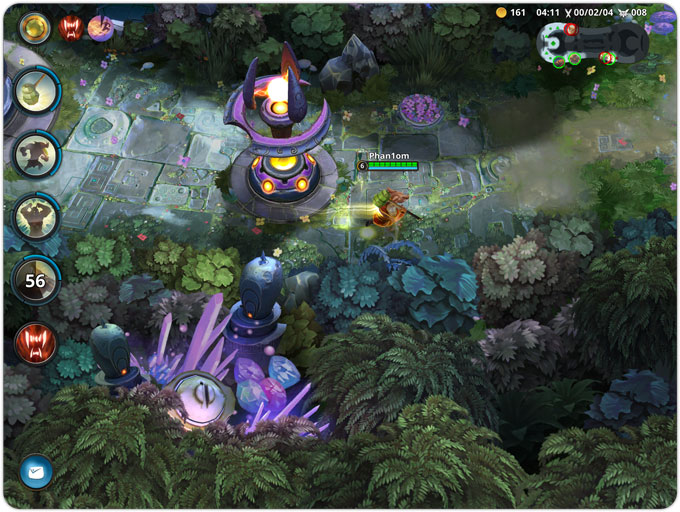Open the minimap
680x512 pixels.
pos(591,43)
